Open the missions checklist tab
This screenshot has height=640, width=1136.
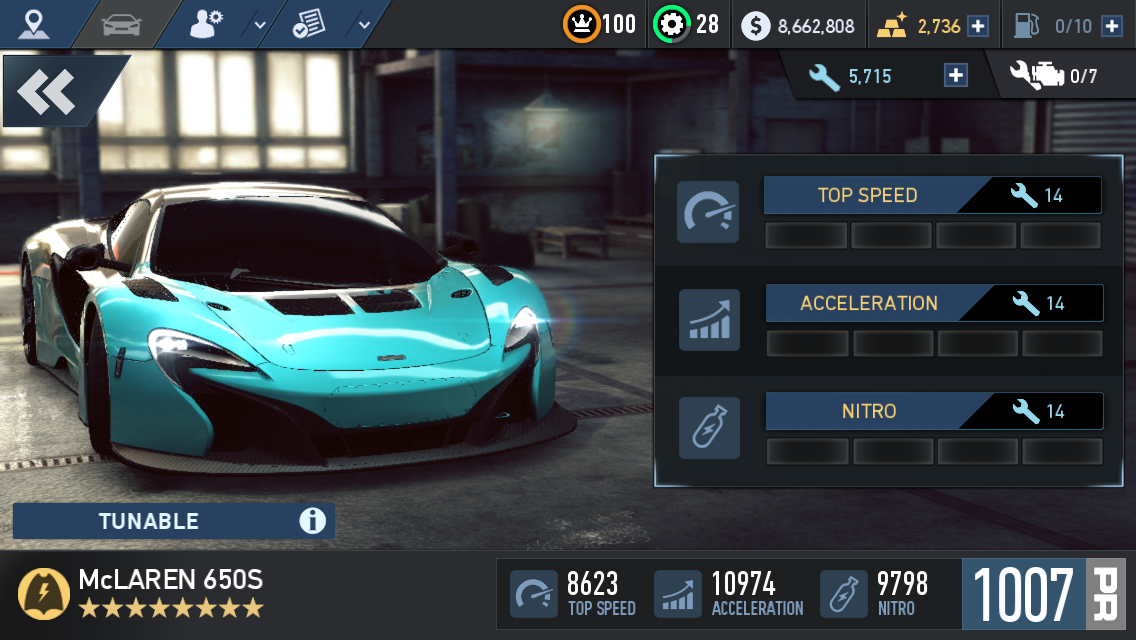click(x=312, y=24)
